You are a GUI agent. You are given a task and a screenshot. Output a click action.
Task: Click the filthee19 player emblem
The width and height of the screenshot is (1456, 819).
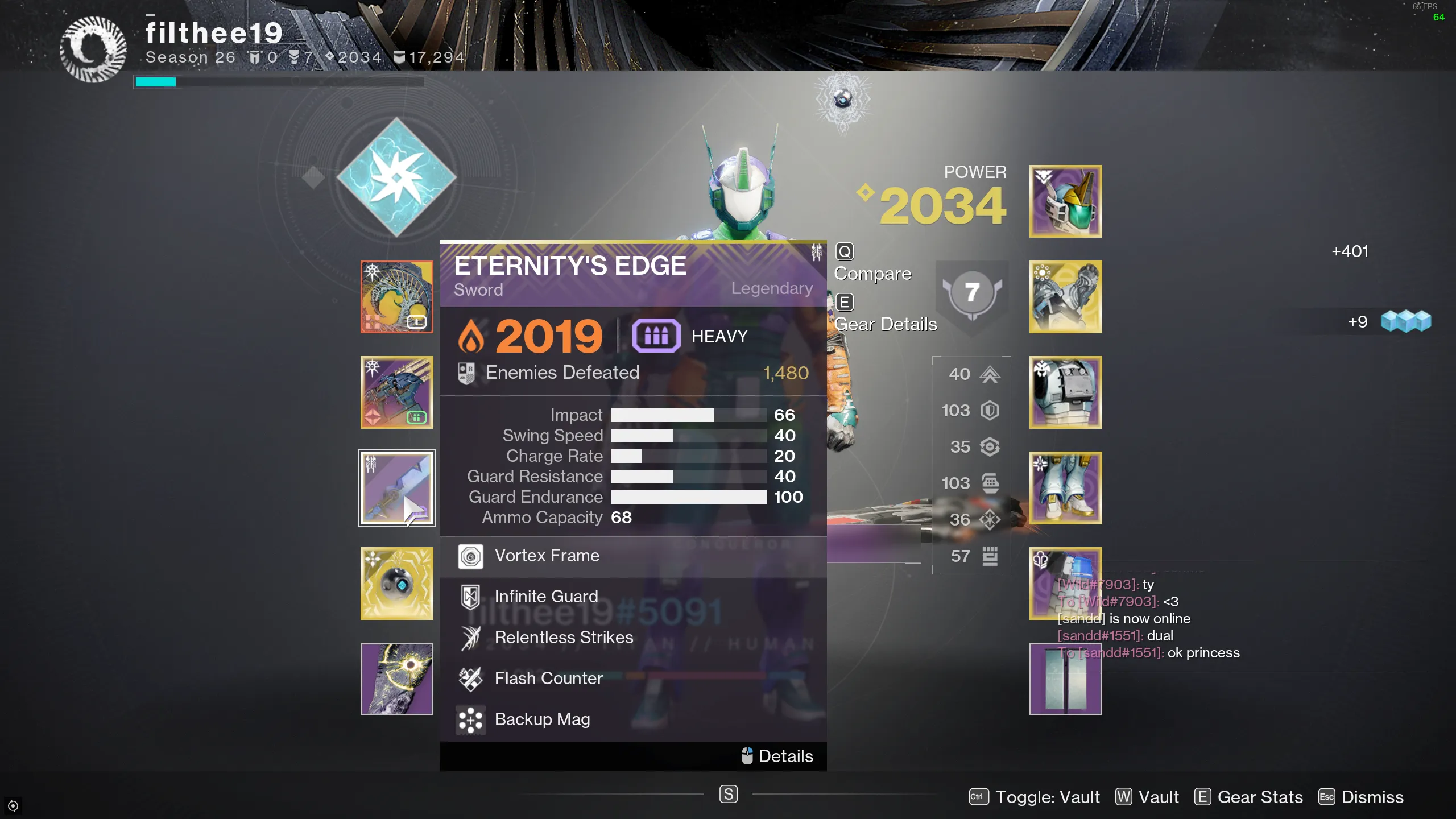pos(93,49)
